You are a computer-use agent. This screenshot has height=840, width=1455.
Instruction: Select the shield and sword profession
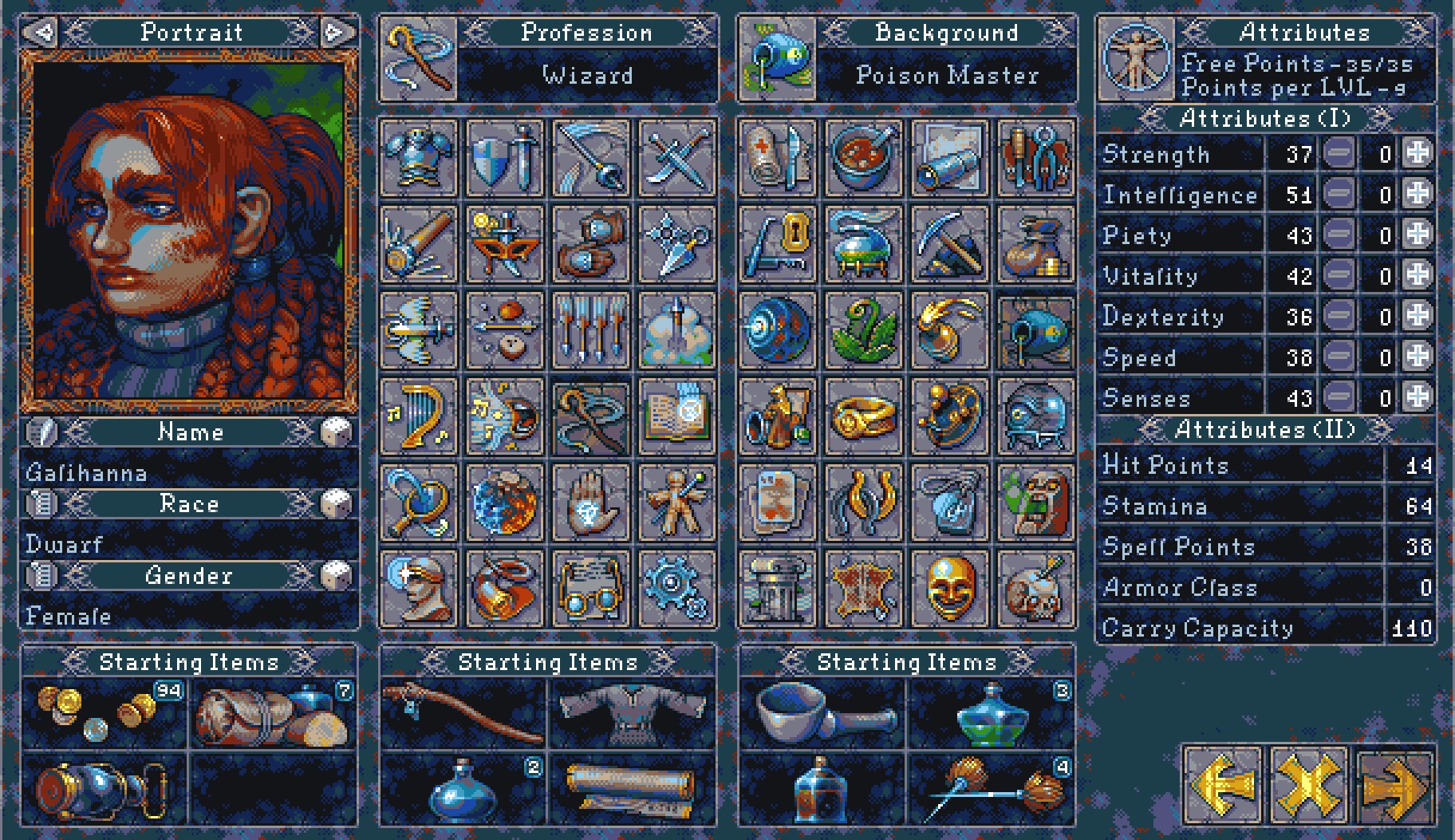504,158
